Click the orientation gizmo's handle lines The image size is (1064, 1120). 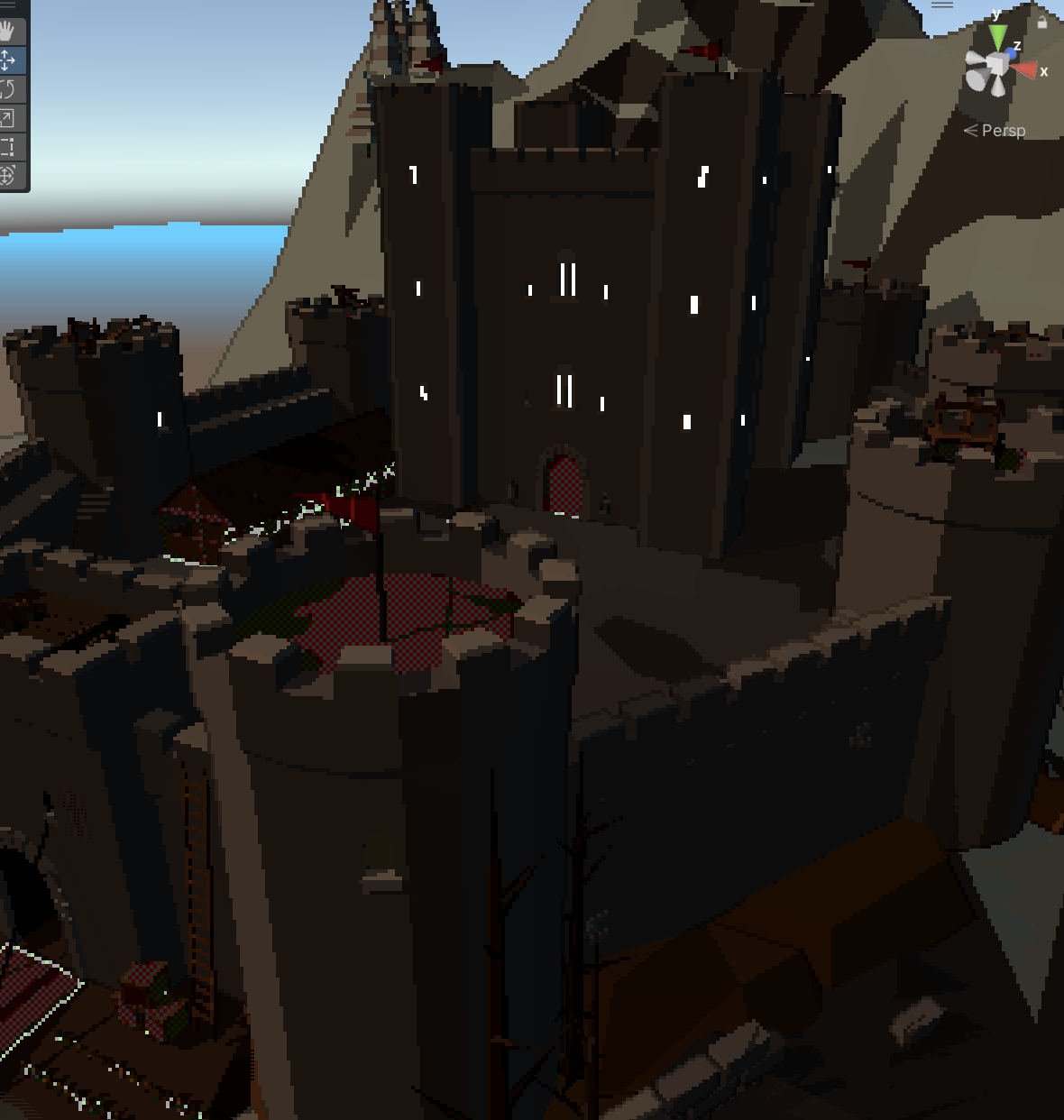click(x=942, y=5)
